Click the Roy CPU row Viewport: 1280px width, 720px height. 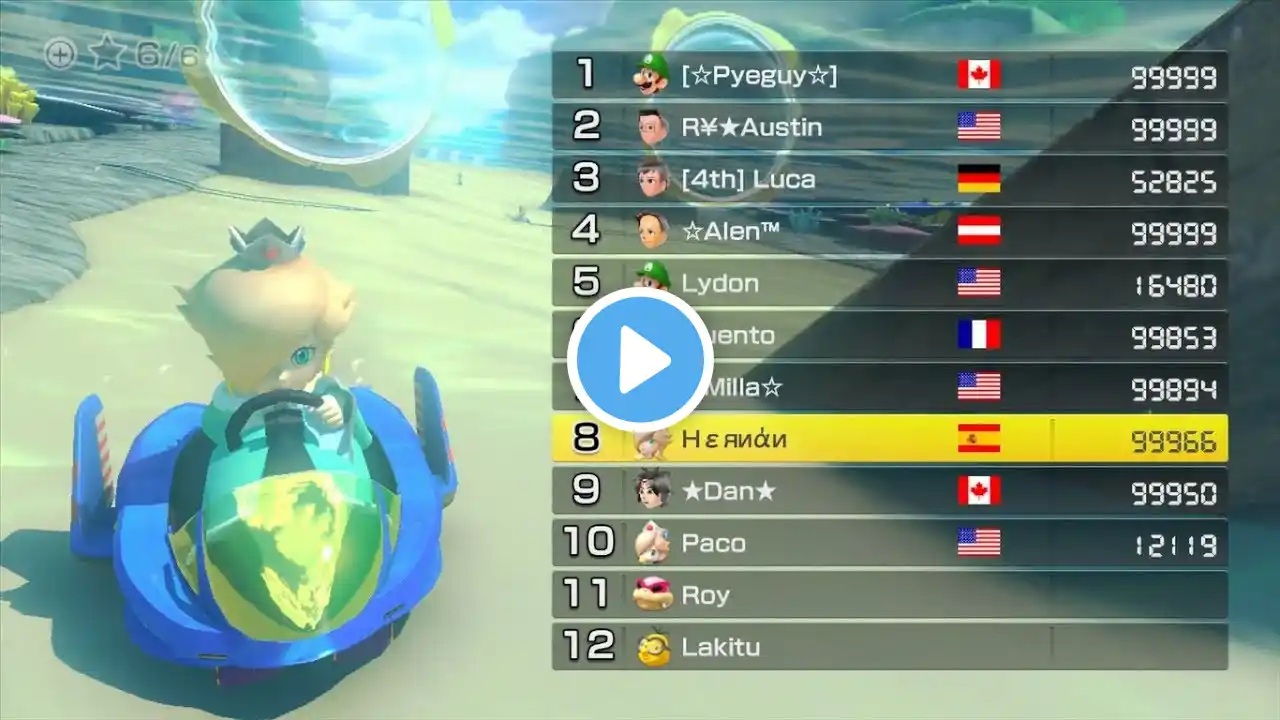(x=889, y=595)
